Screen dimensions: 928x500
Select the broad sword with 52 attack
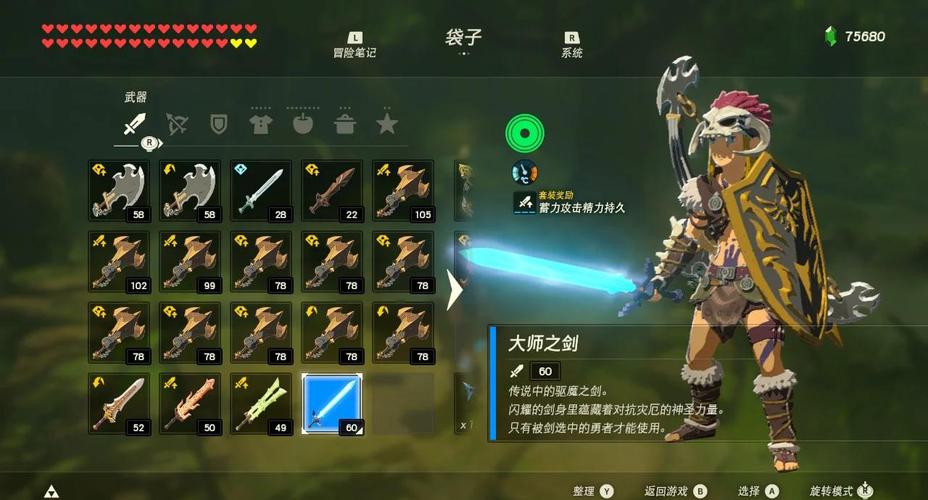(119, 404)
